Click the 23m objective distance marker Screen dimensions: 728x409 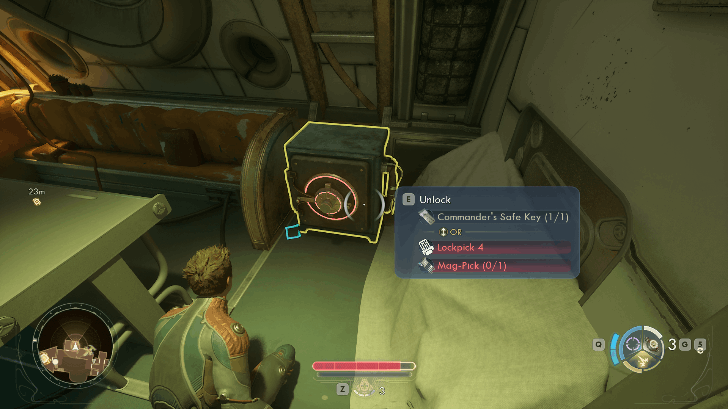click(x=37, y=197)
